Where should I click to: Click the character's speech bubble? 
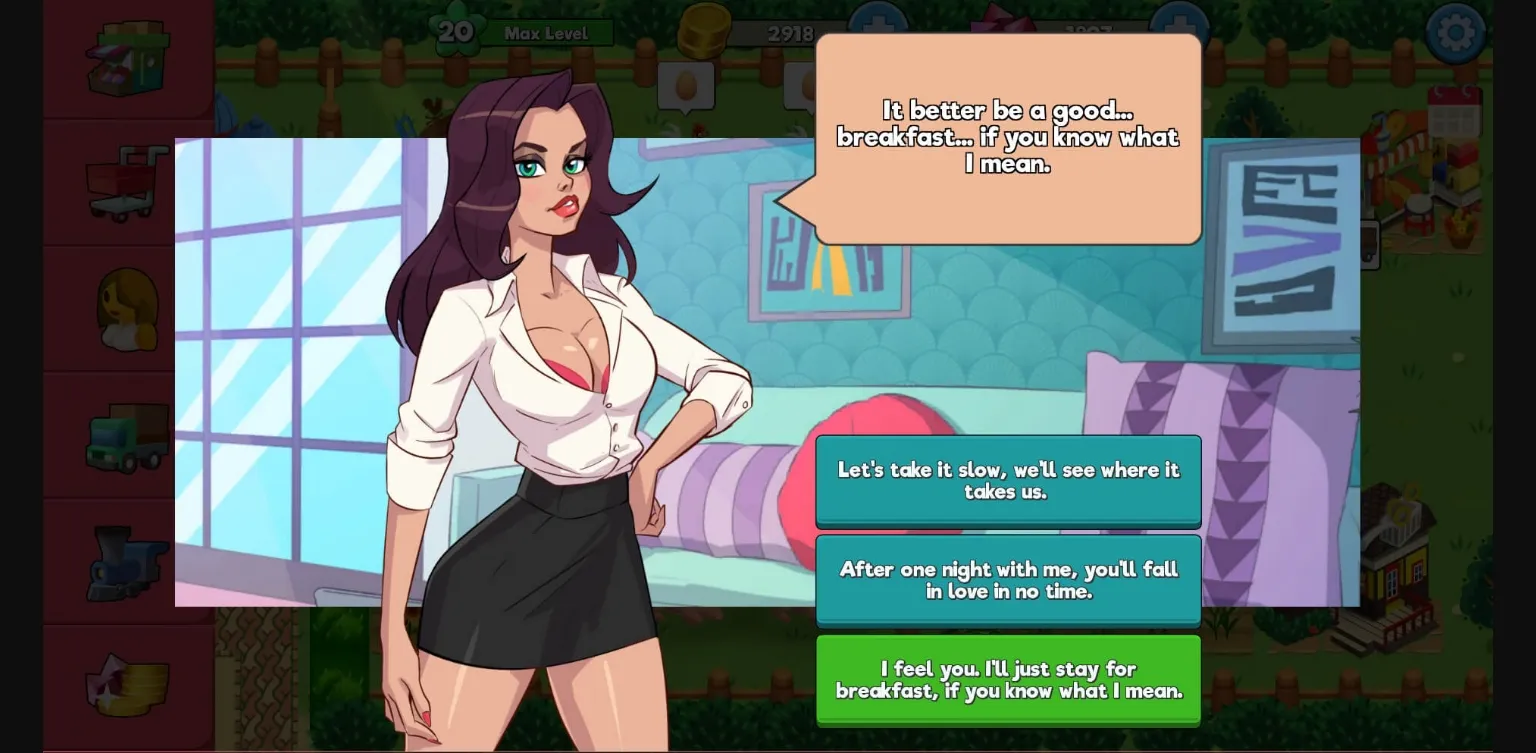click(x=1007, y=137)
